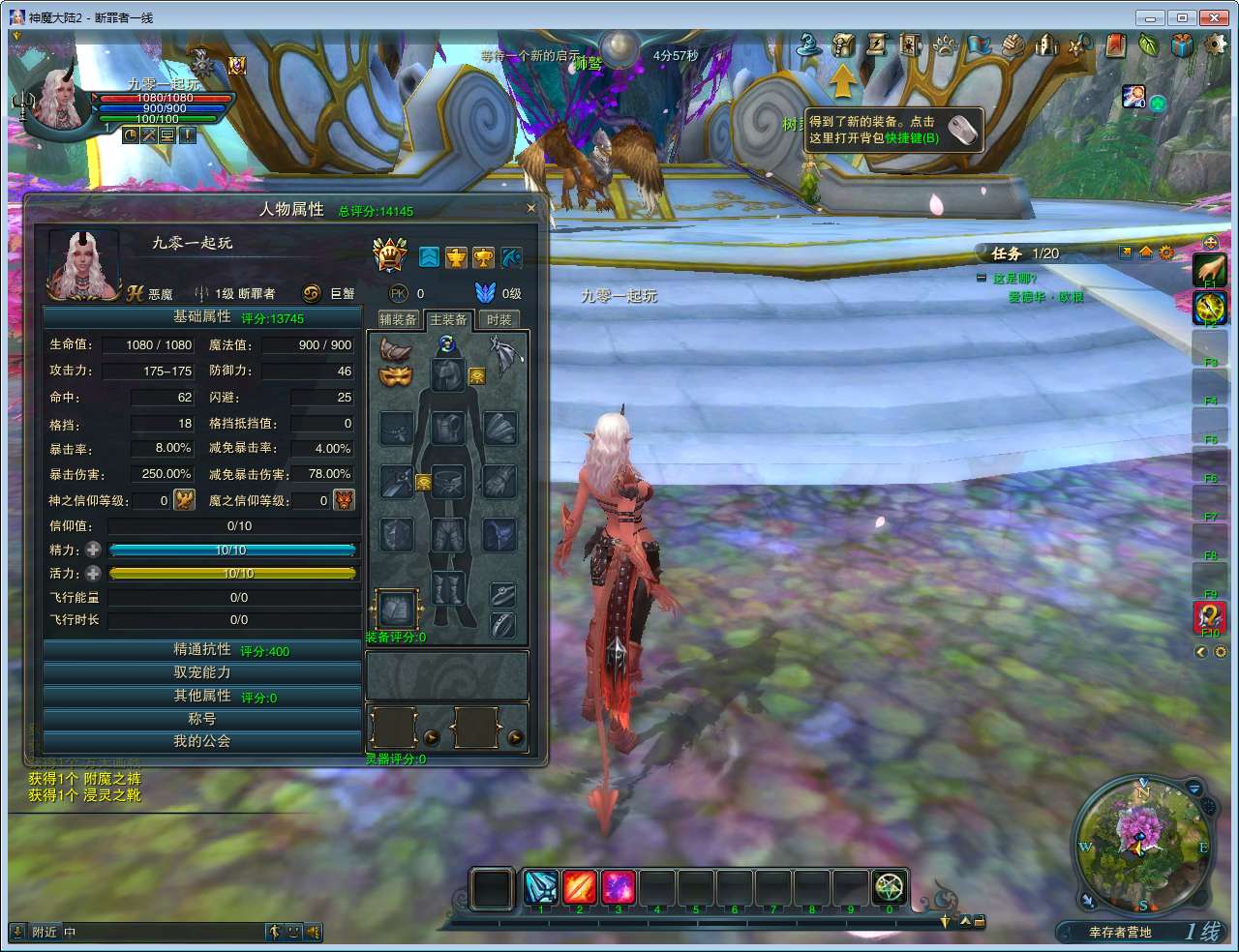Open the guild flag icon
This screenshot has height=952, width=1239.
981,45
